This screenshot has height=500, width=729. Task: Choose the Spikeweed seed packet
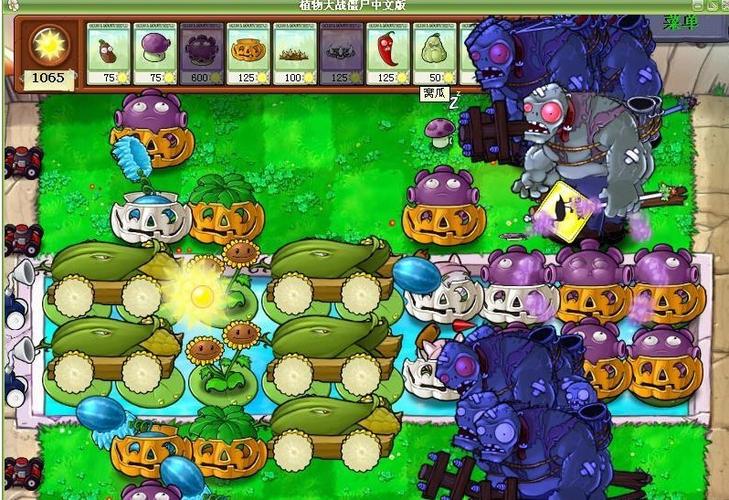pyautogui.click(x=294, y=54)
